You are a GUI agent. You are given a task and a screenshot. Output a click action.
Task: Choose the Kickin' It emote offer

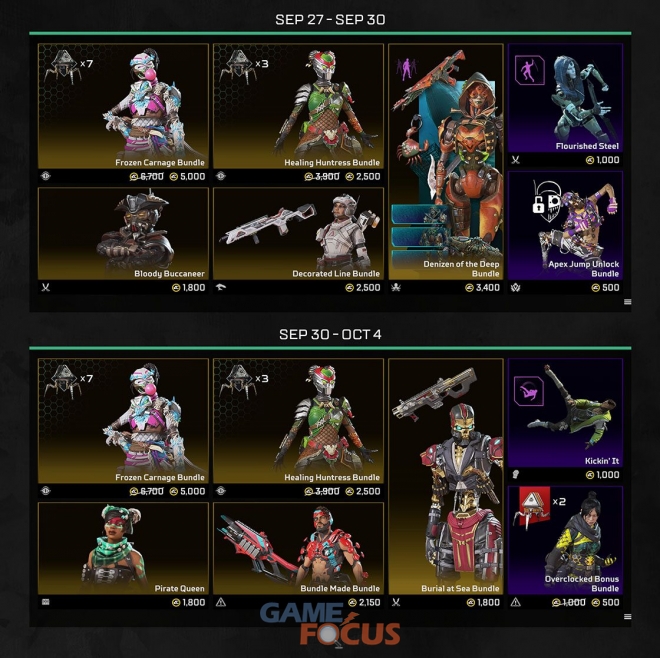[565, 412]
